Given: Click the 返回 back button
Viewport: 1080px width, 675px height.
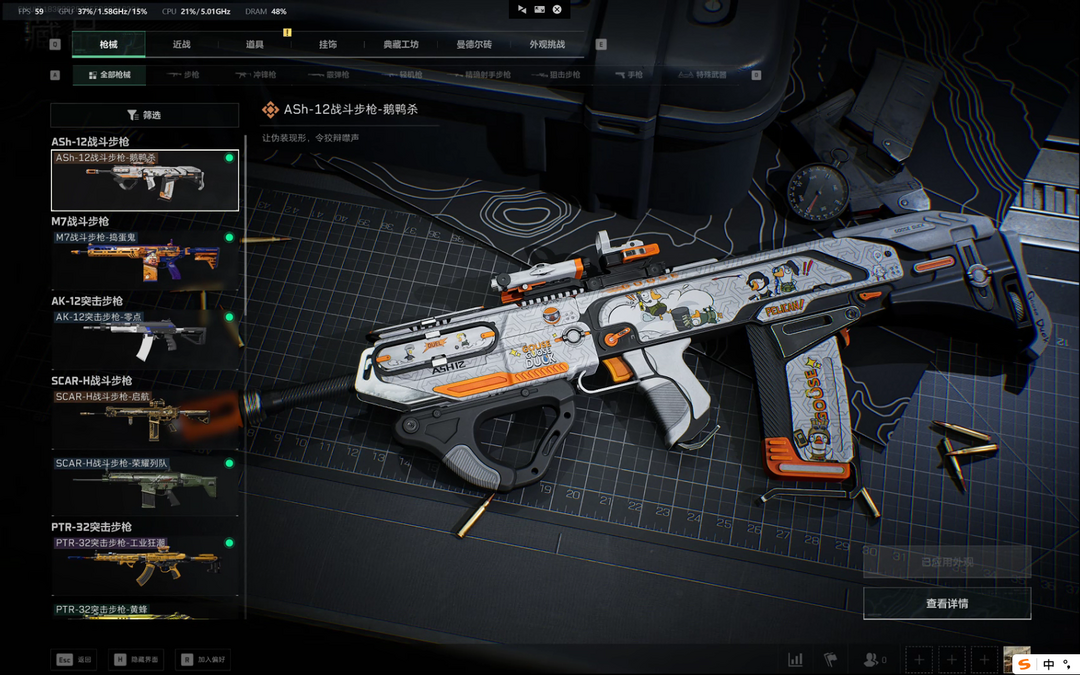Looking at the screenshot, I should tap(74, 660).
